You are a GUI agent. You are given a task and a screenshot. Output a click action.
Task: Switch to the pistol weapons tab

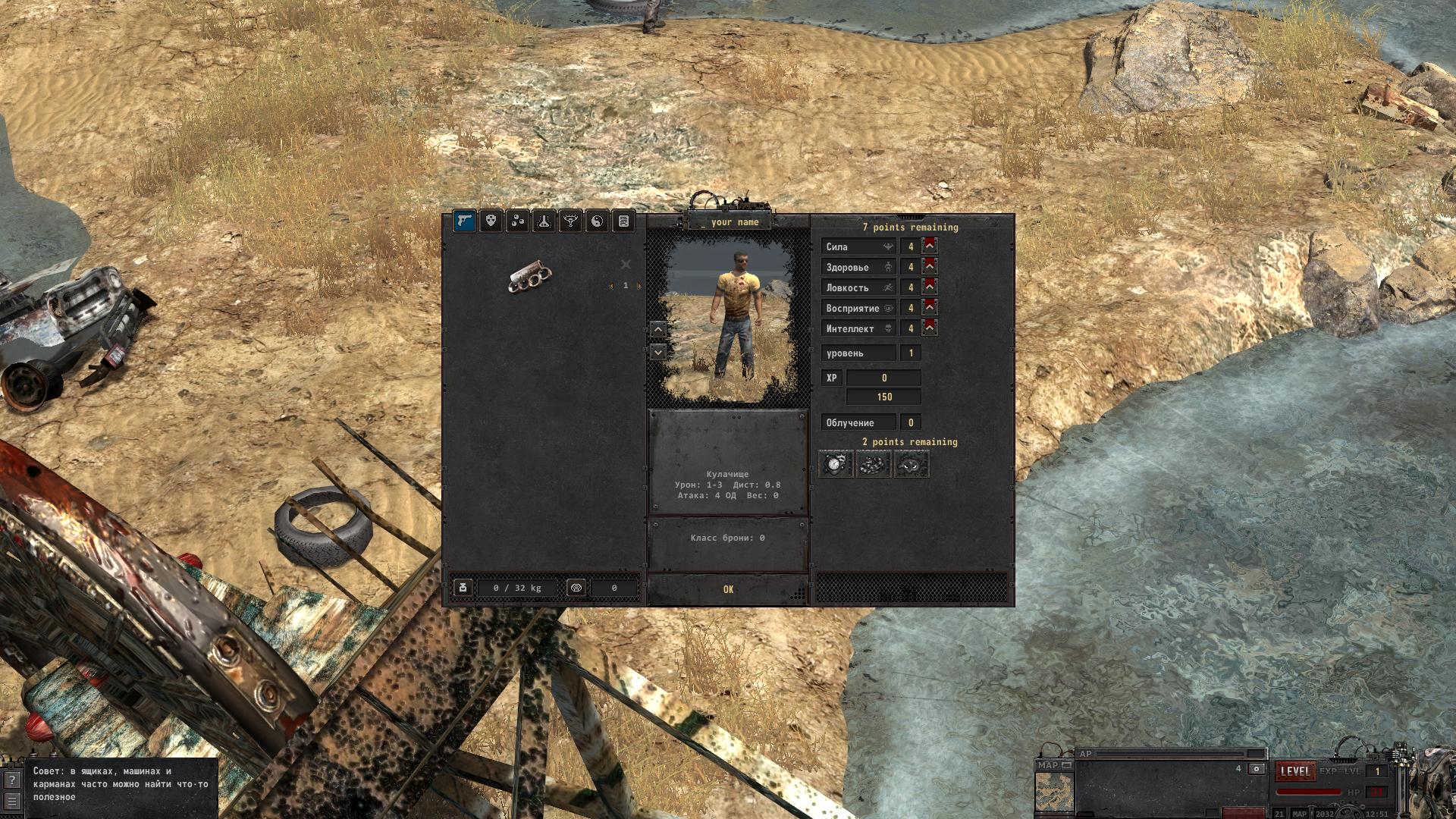(x=465, y=221)
